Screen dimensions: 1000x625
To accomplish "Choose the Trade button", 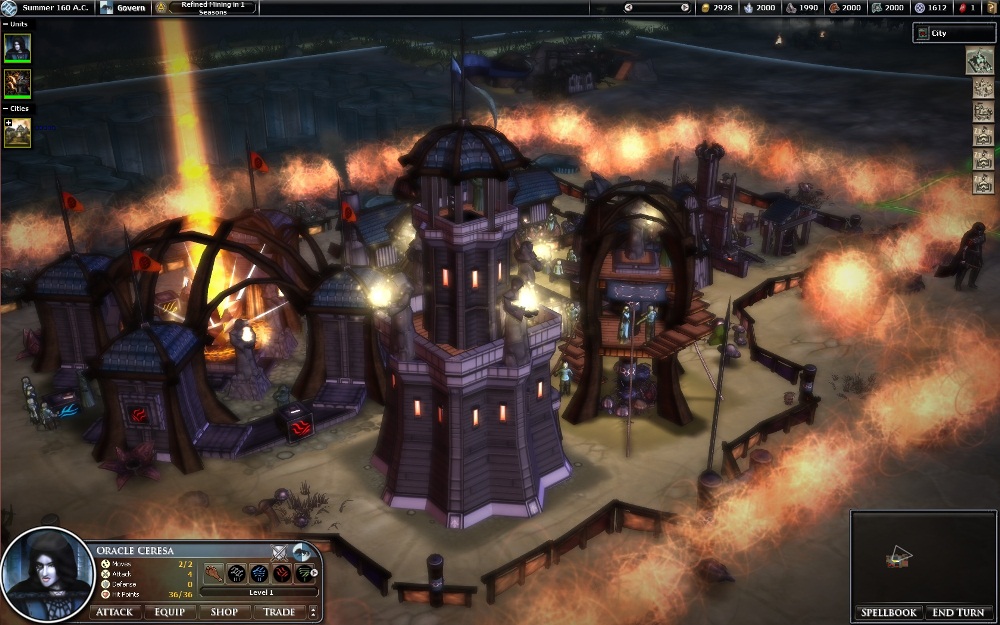I will pos(279,612).
